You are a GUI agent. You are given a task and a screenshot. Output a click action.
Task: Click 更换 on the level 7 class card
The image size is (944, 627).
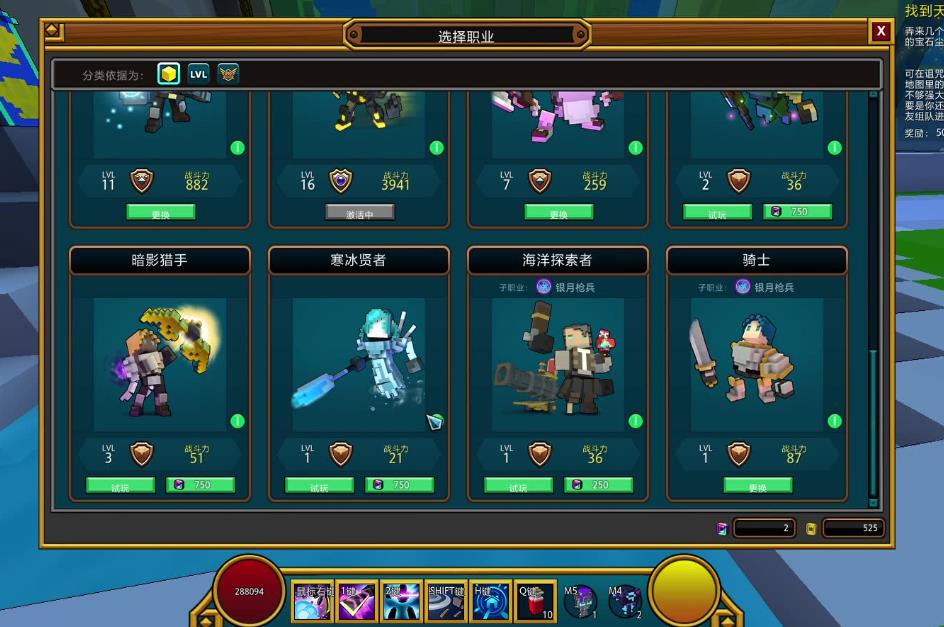click(x=558, y=213)
